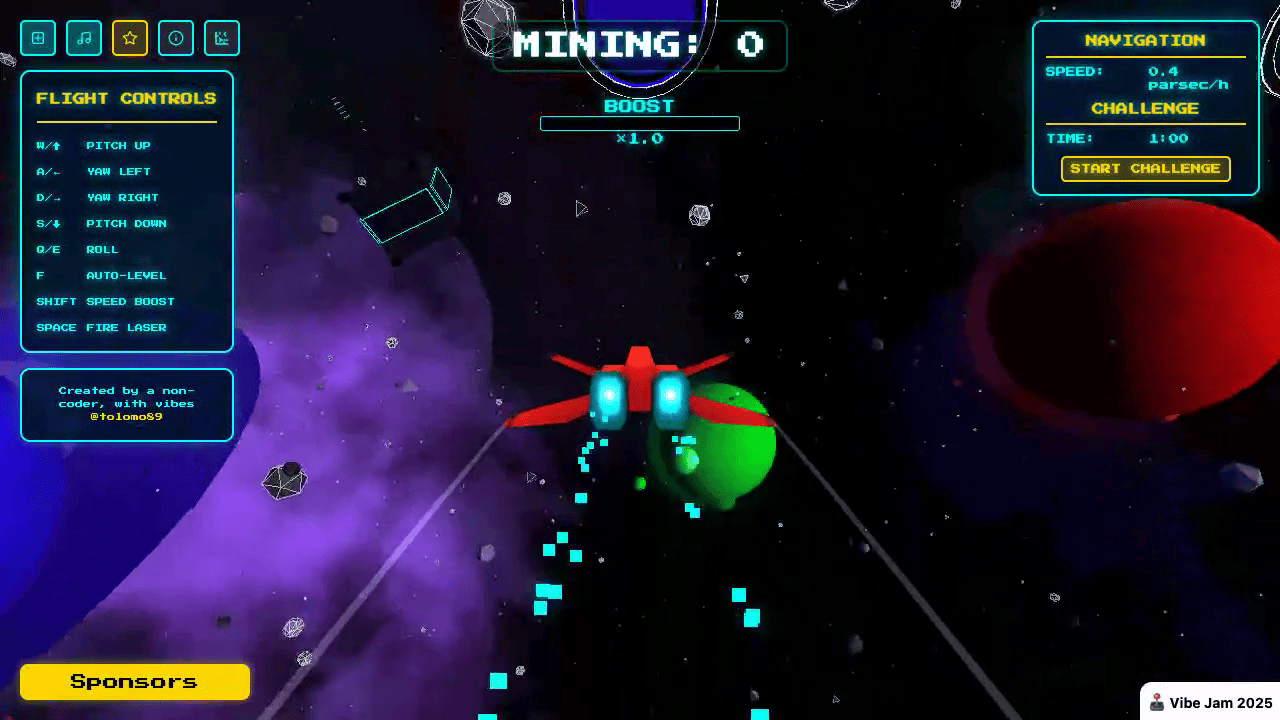Screen dimensions: 1280x720
Task: Click the Boost x1.0 progress bar
Action: click(x=639, y=123)
